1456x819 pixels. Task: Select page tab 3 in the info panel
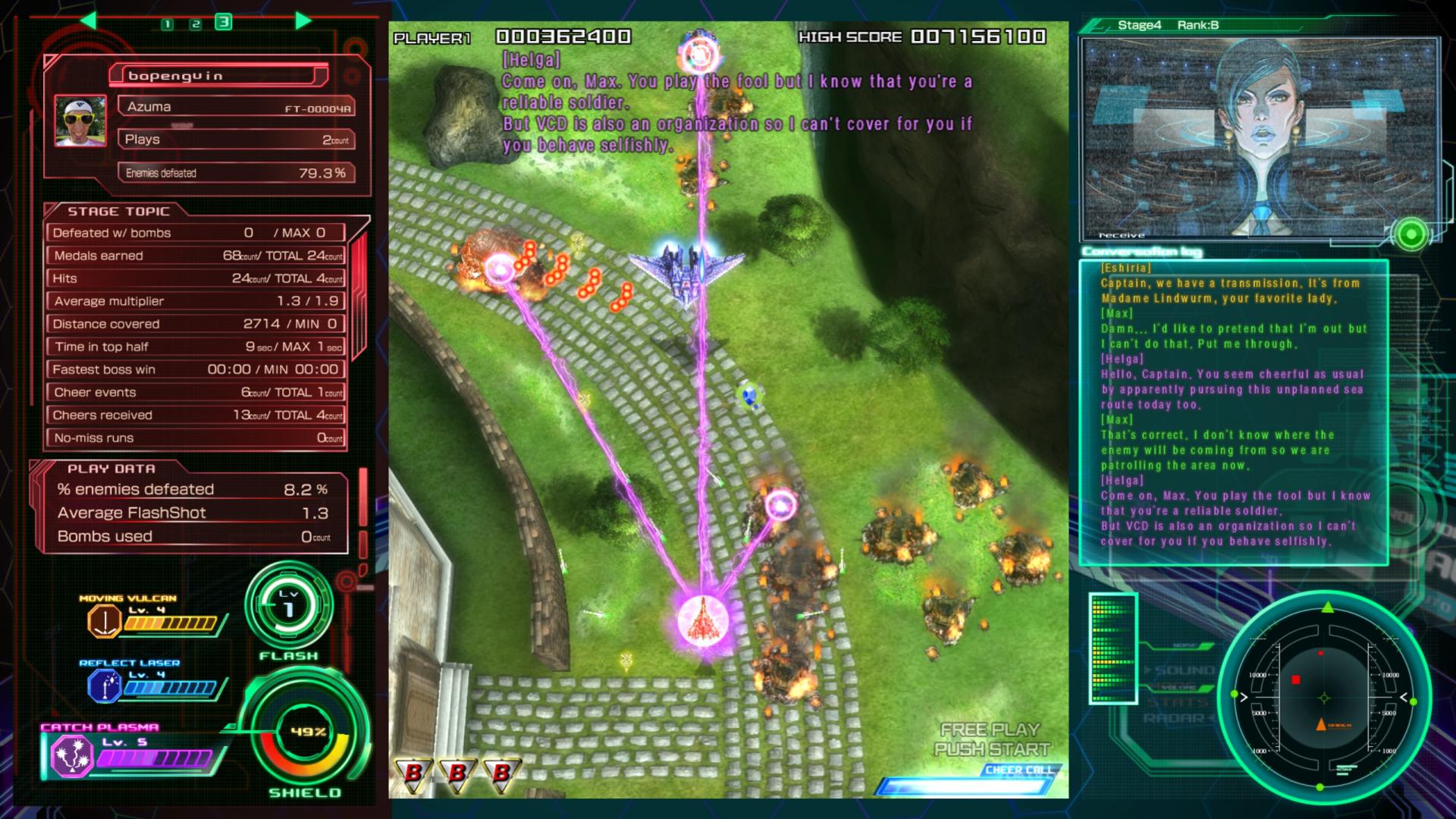click(223, 22)
